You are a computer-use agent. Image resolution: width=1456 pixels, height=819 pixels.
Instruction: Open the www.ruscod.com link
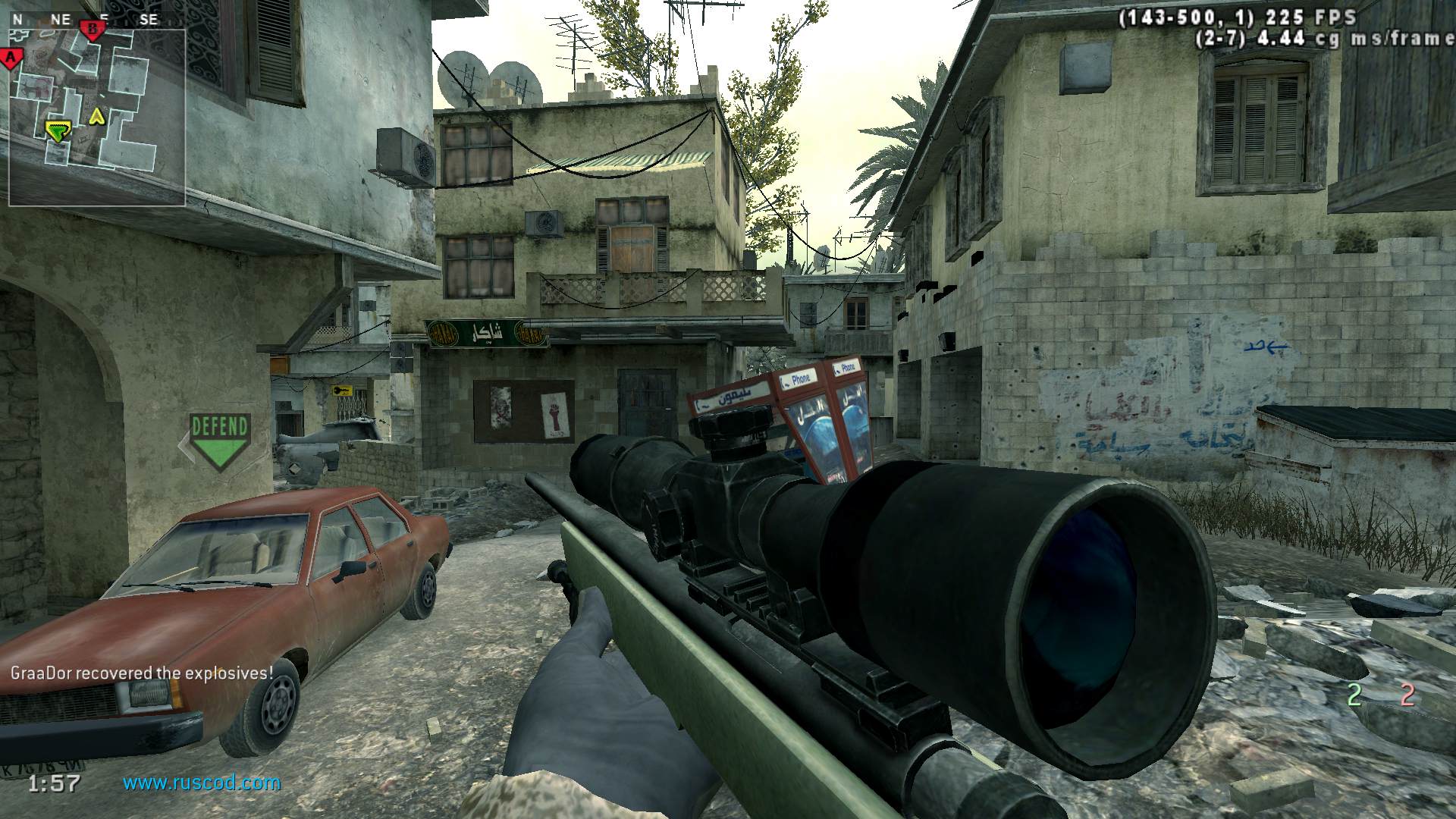202,782
